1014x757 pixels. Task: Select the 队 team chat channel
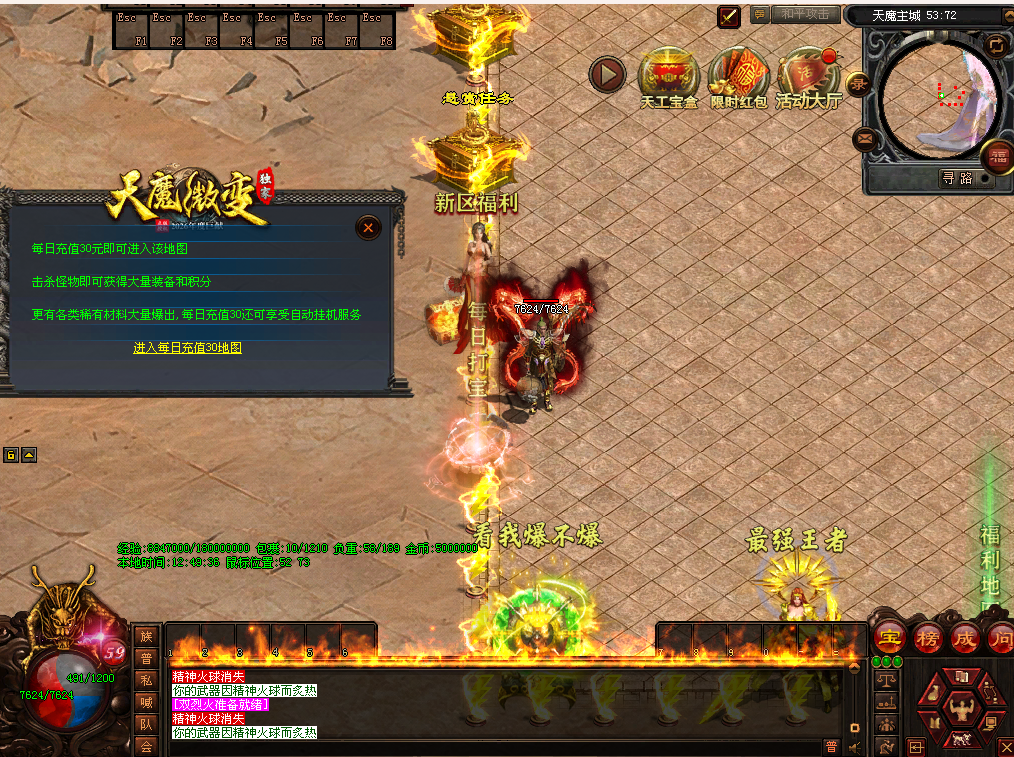click(x=146, y=724)
